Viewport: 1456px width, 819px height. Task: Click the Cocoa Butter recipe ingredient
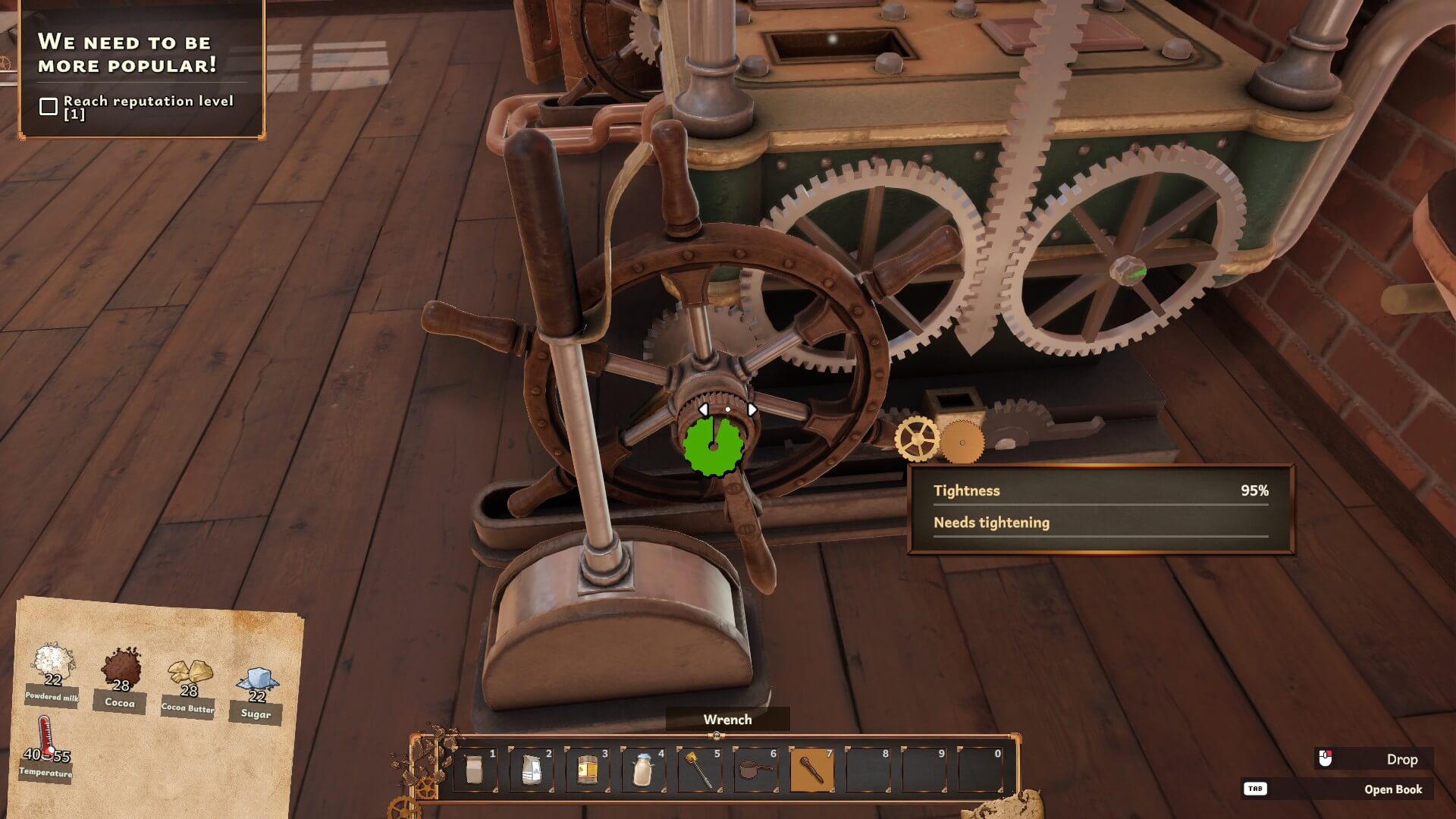coord(189,675)
